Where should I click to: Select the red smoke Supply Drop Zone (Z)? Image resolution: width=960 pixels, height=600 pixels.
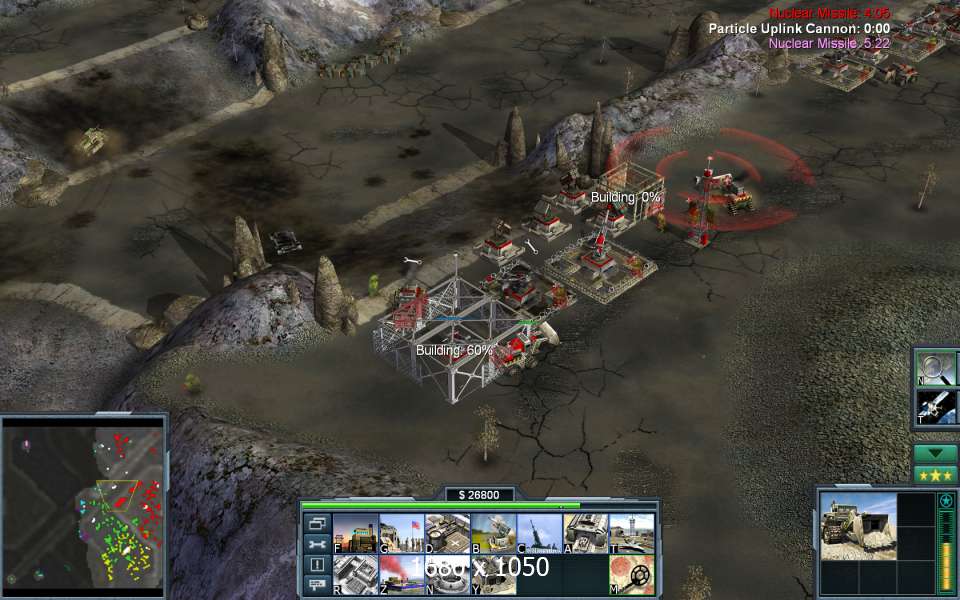401,575
